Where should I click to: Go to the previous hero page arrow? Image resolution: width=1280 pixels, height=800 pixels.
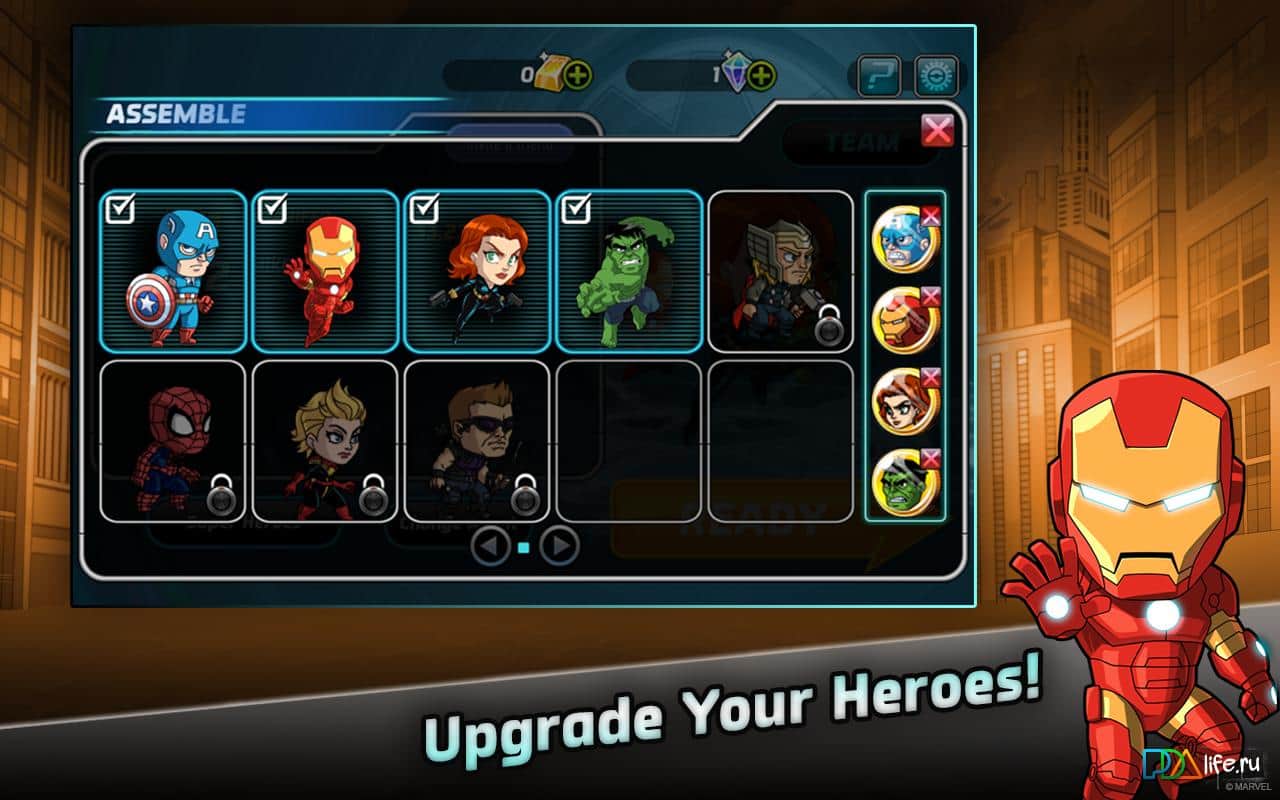(490, 546)
